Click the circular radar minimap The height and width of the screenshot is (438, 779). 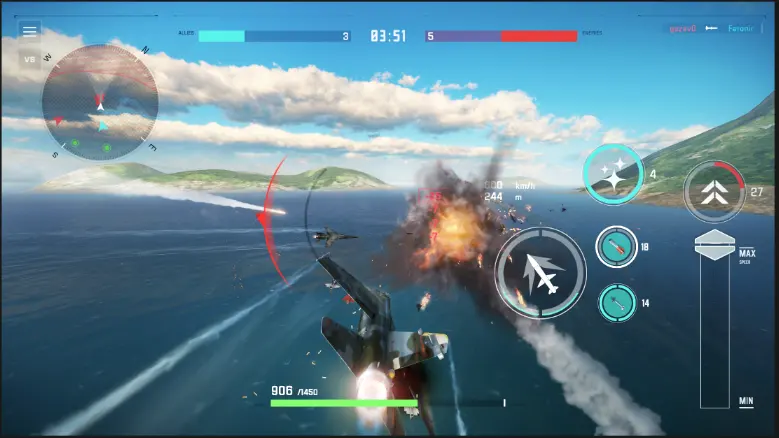click(99, 102)
